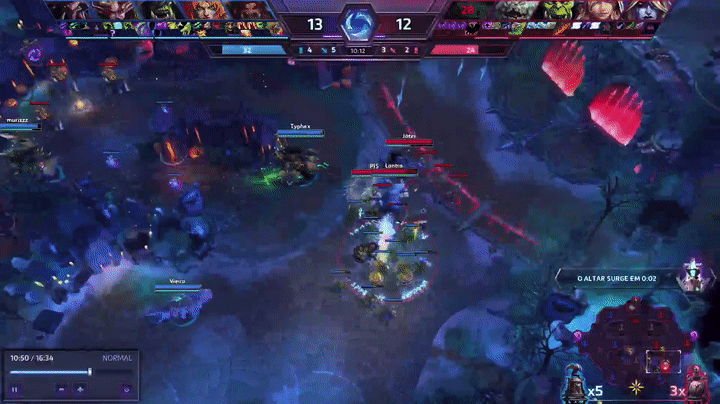Image resolution: width=720 pixels, height=404 pixels.
Task: Click the round button at replay panel's right
Action: pyautogui.click(x=126, y=388)
